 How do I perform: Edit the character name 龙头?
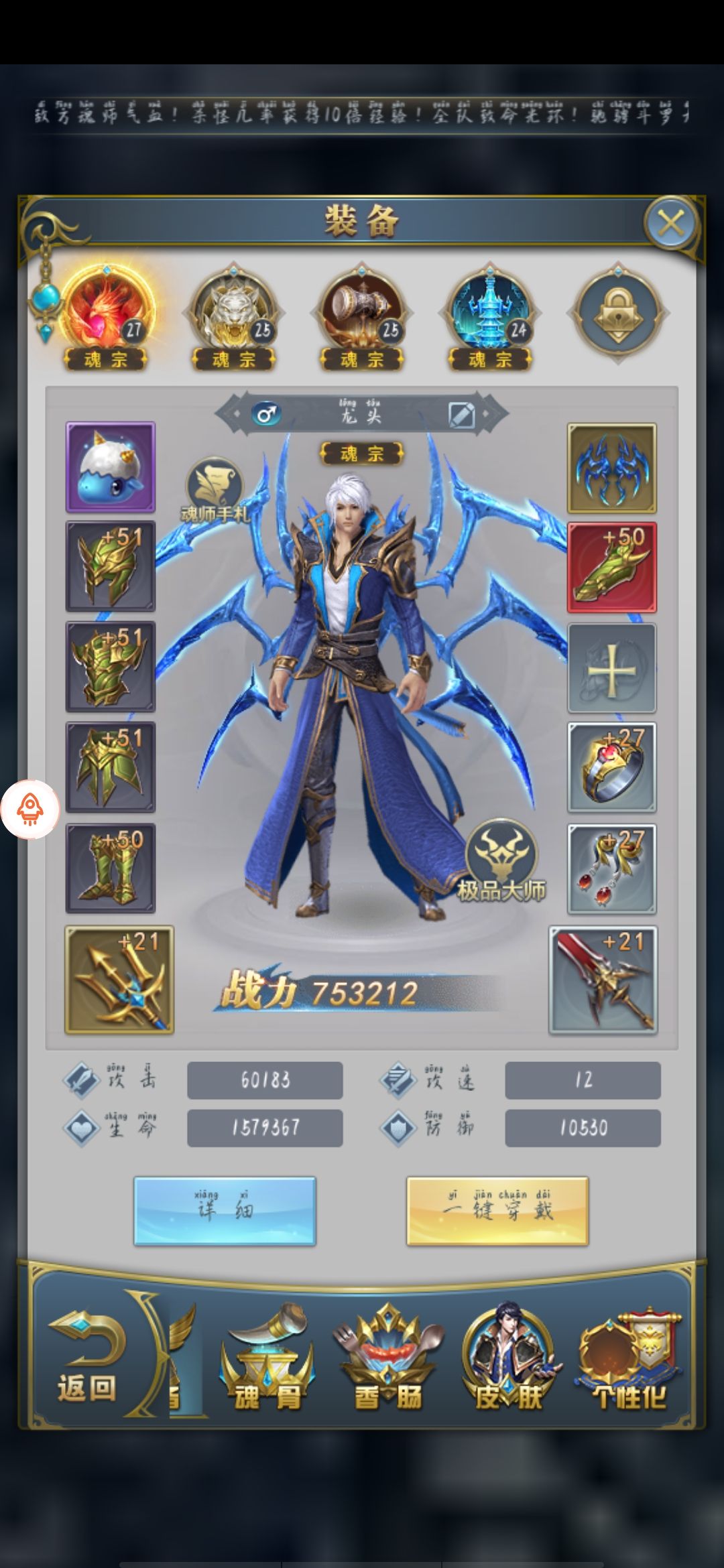click(x=461, y=415)
